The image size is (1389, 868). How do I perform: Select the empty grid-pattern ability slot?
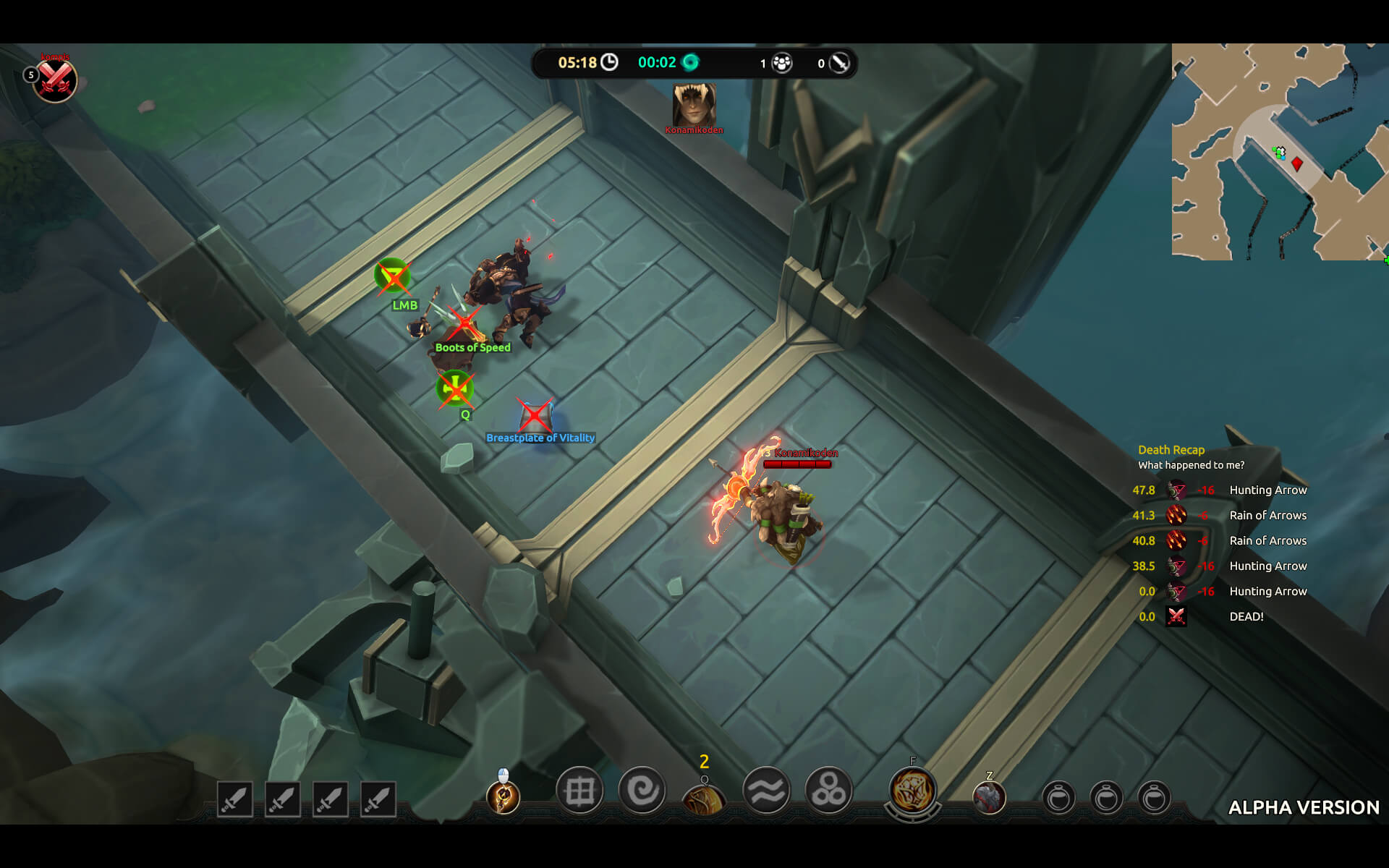point(579,791)
